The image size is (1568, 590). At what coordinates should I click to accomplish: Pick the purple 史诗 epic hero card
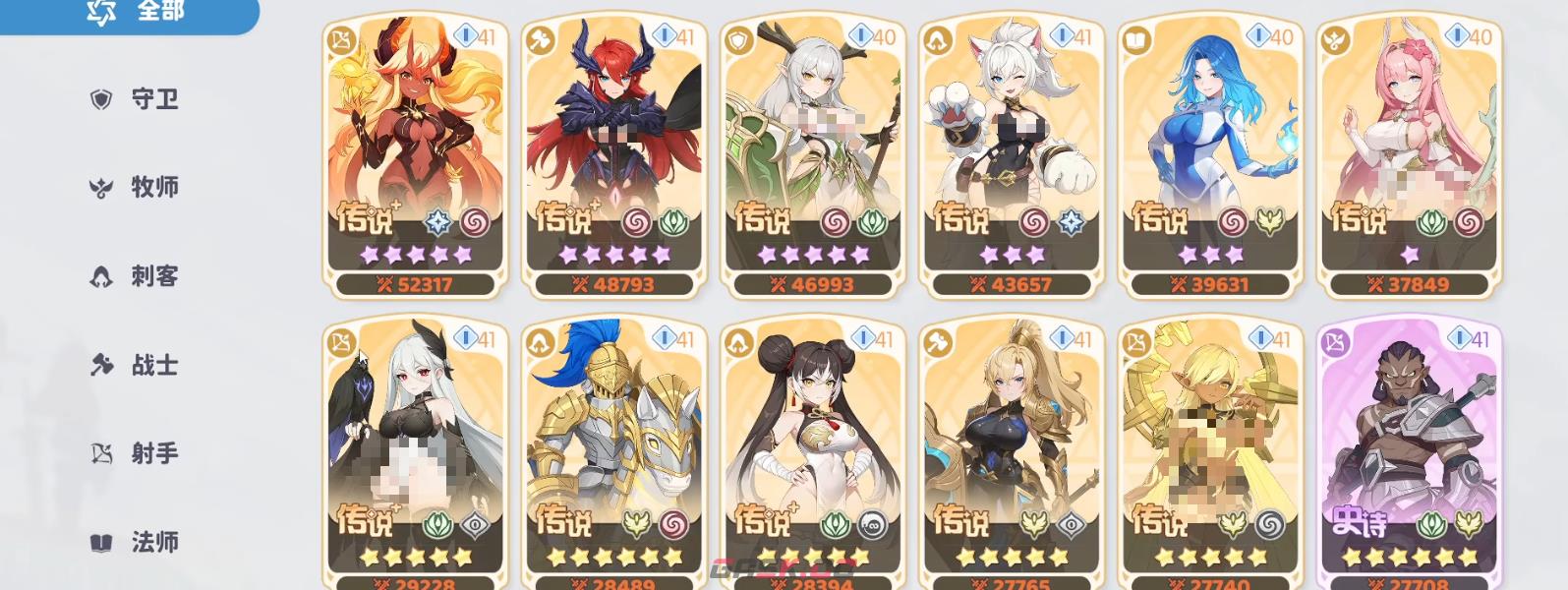point(1408,452)
